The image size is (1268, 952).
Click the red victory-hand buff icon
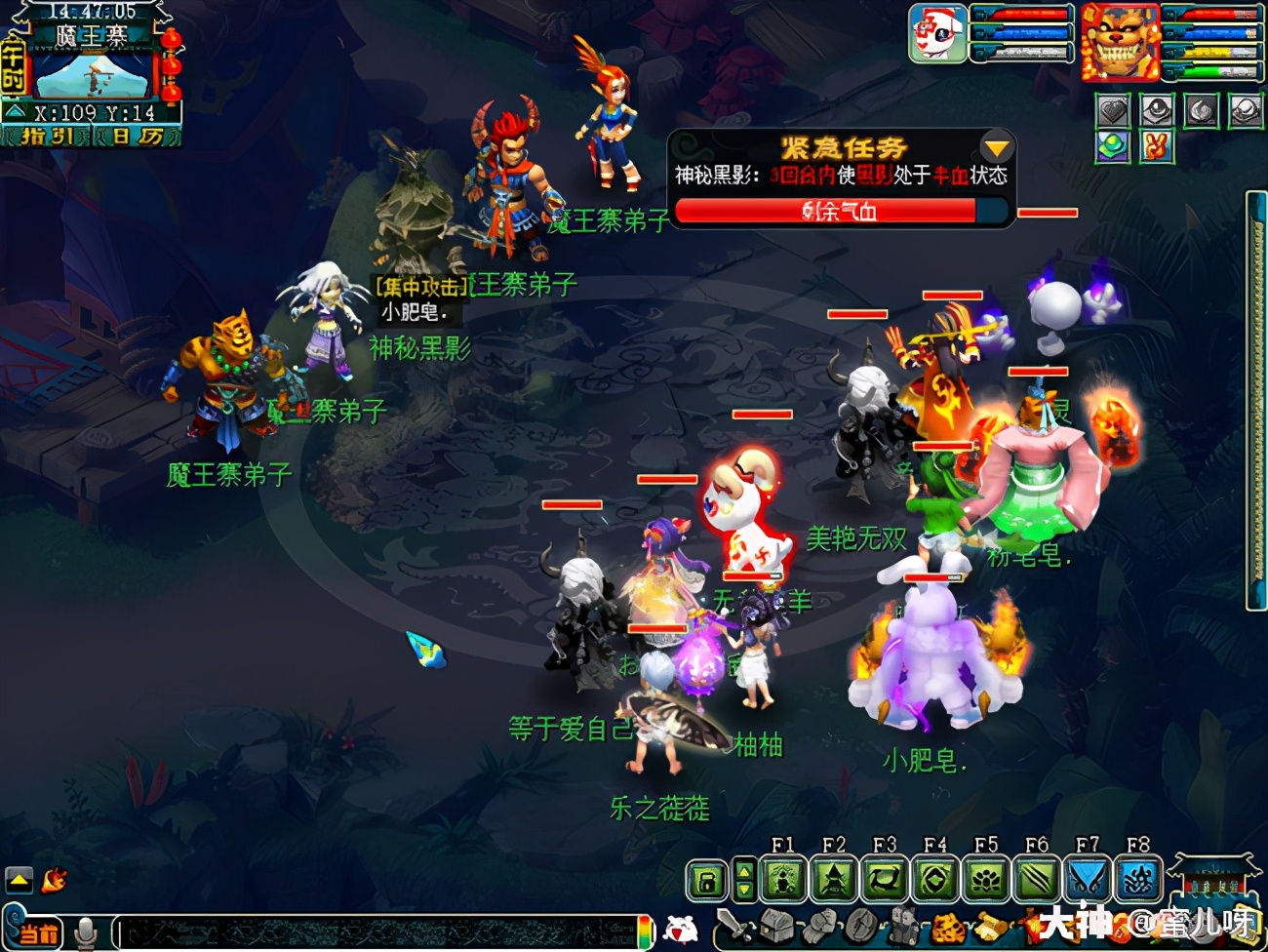click(1157, 146)
